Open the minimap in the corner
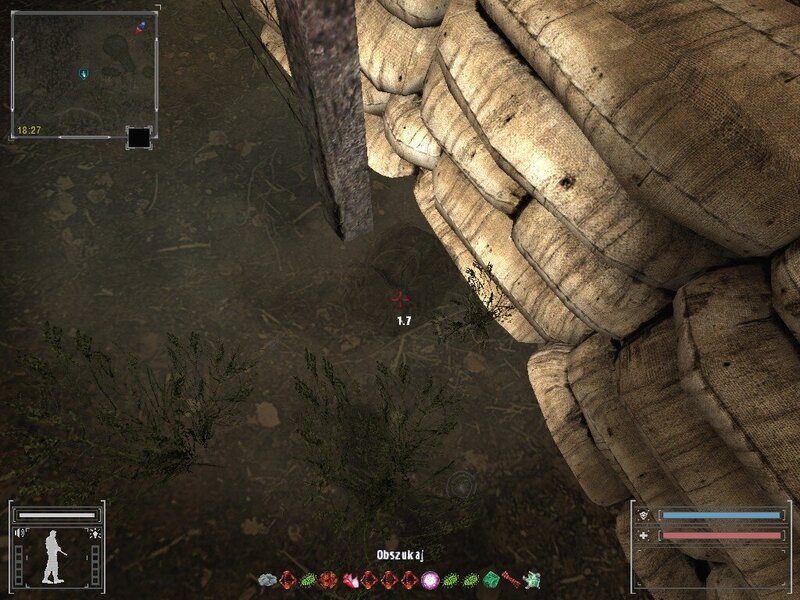800x600 pixels. (x=83, y=73)
